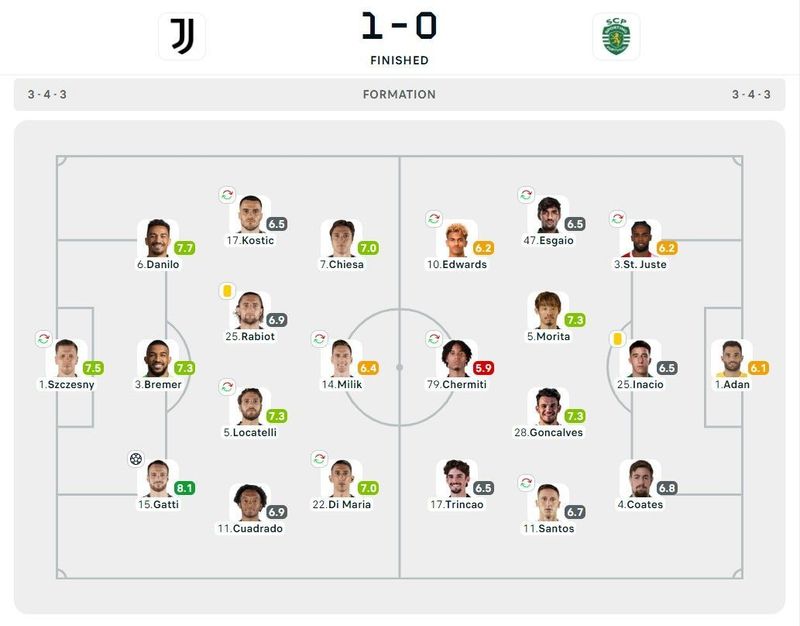Select Danilo's player portrait

157,238
